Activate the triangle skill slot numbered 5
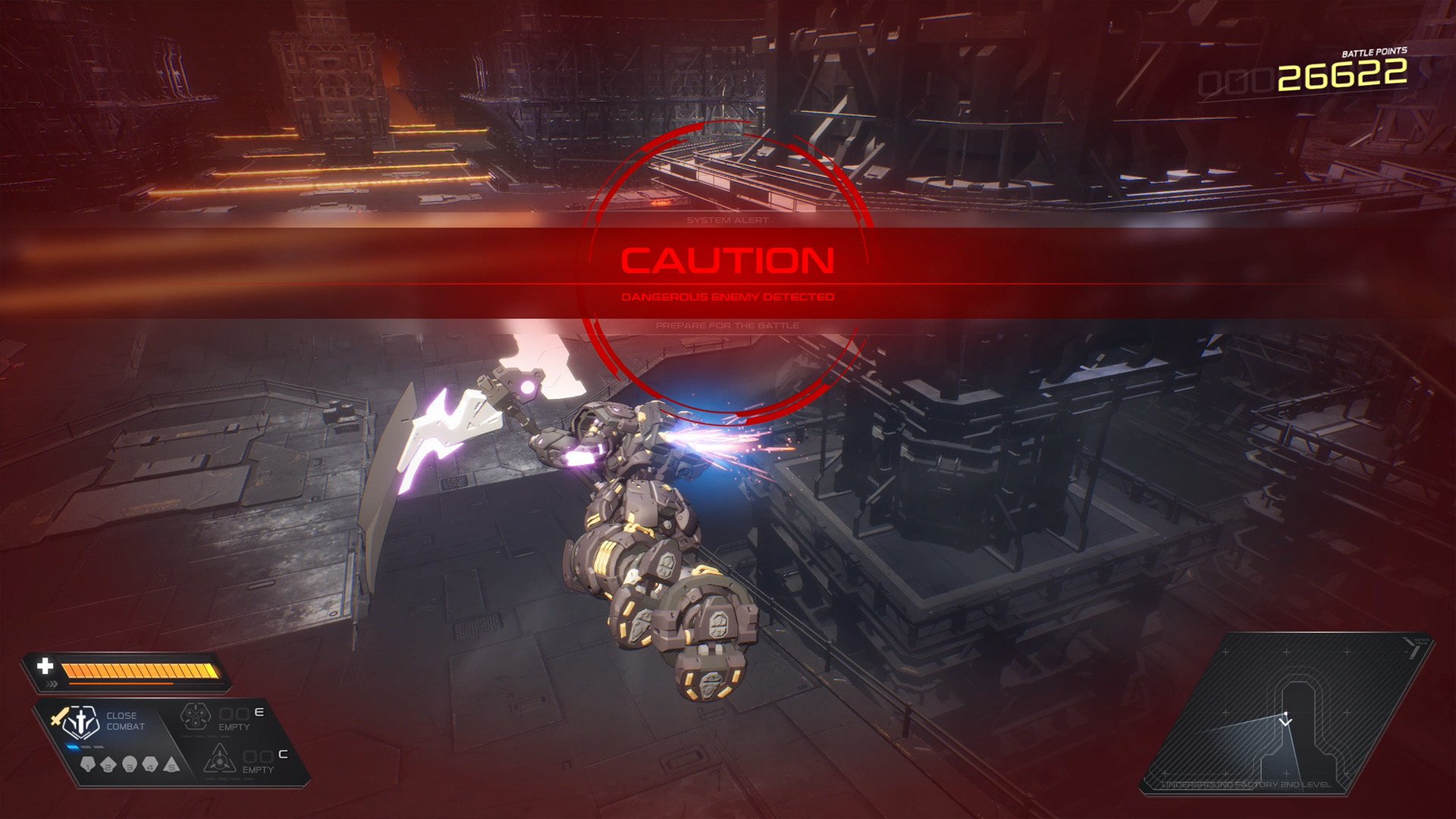Viewport: 1456px width, 819px height. point(171,764)
